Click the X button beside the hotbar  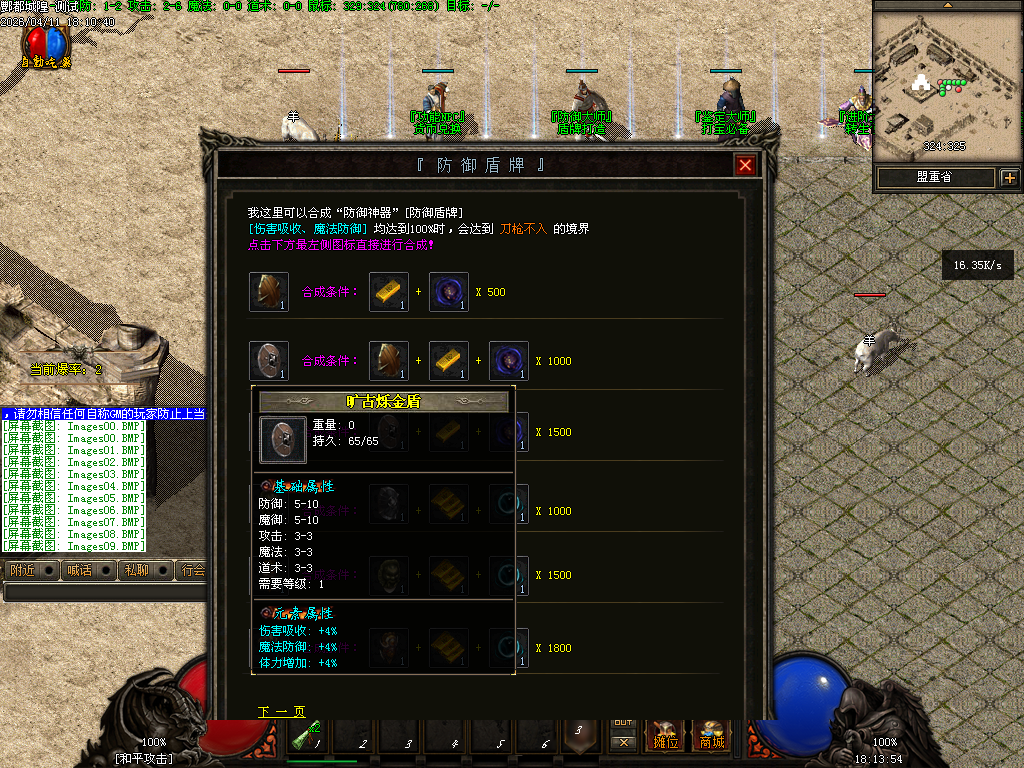pos(623,743)
